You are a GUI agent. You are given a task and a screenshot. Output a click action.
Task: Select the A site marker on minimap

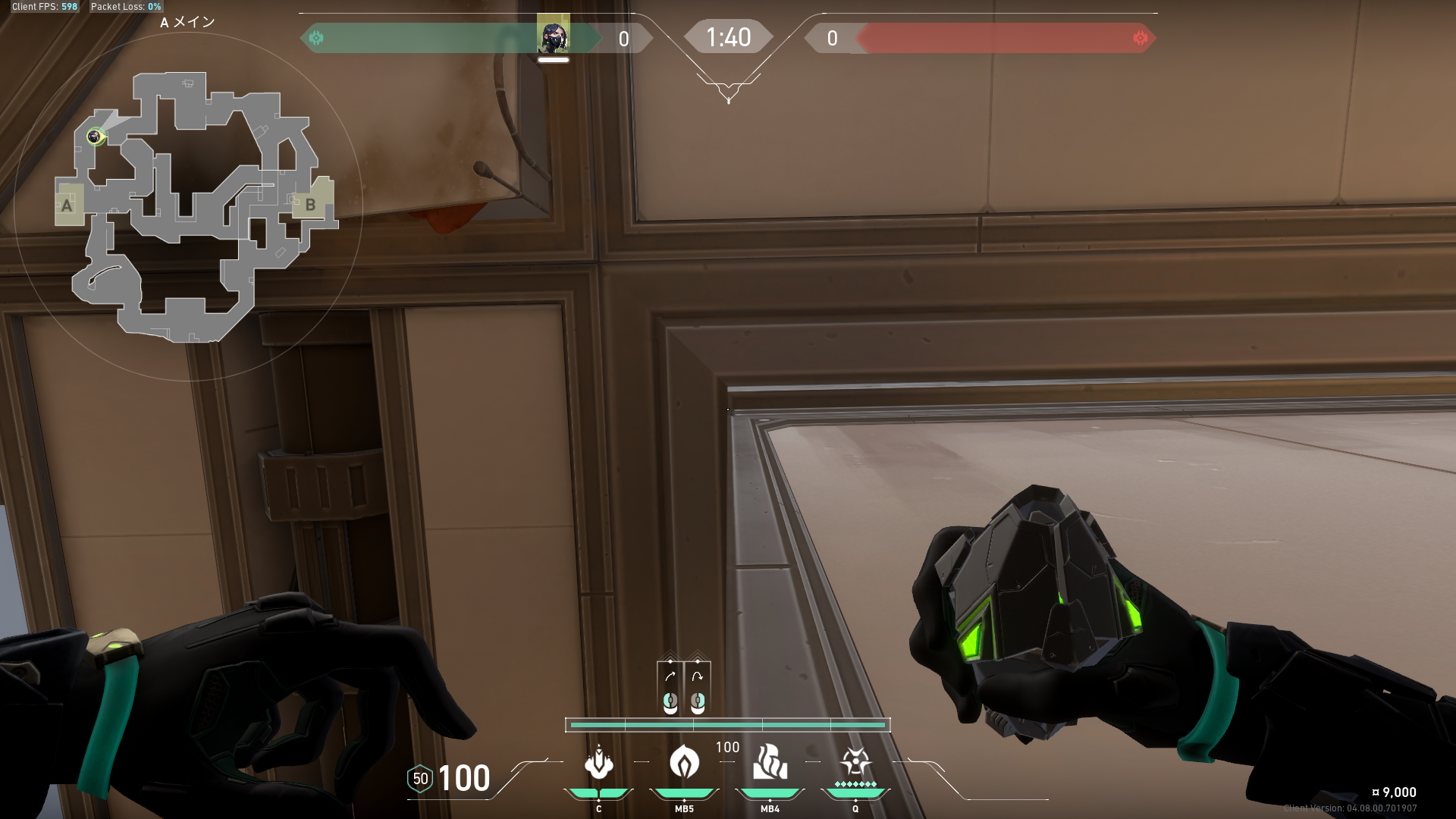tap(67, 205)
